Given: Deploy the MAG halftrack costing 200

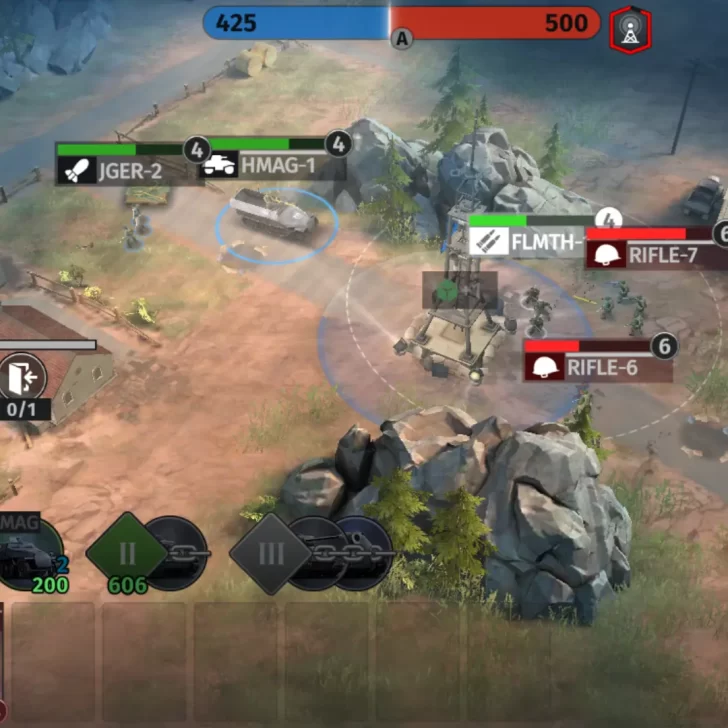Looking at the screenshot, I should pos(28,556).
